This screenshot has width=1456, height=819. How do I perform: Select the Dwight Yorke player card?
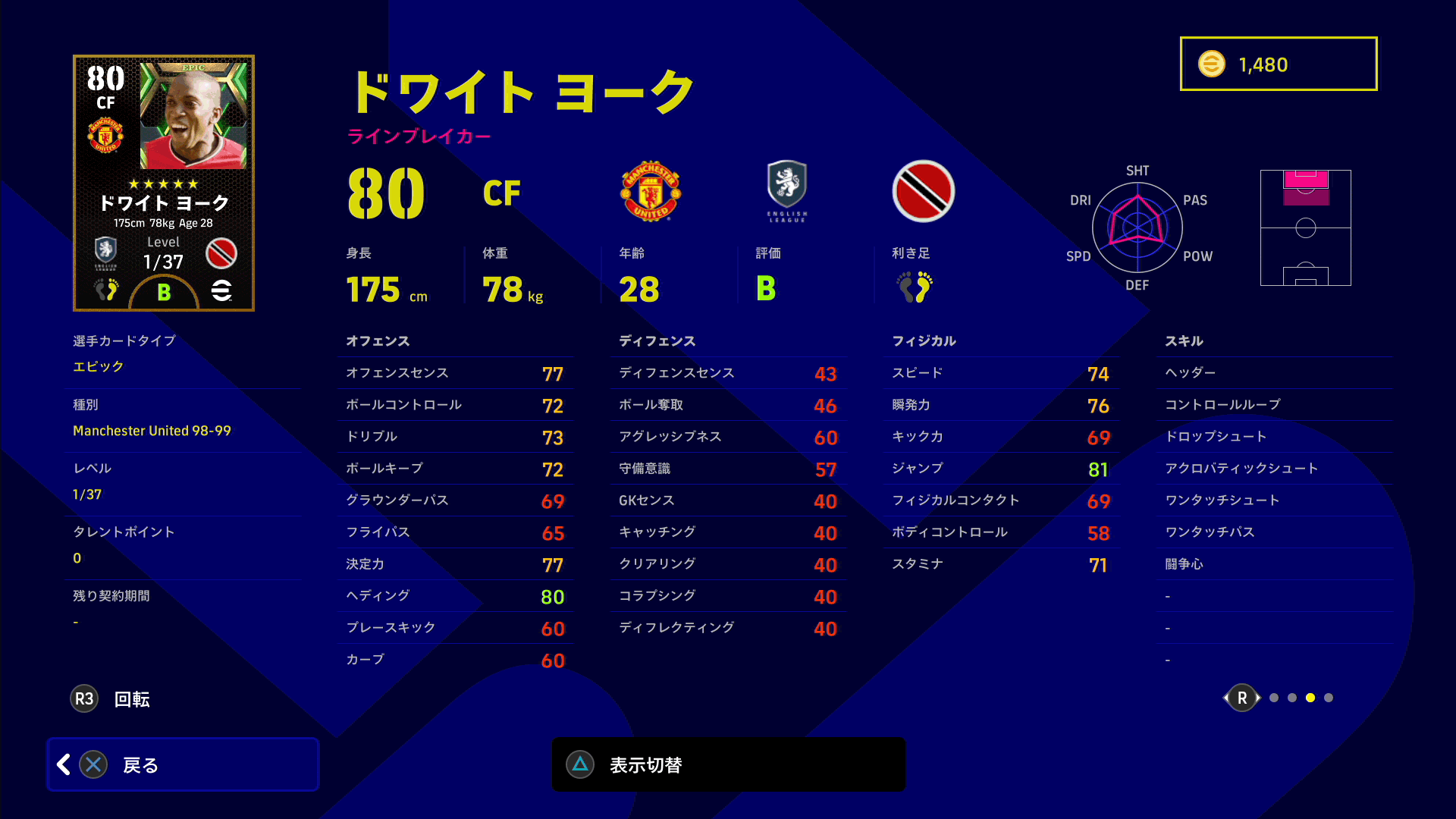(x=164, y=183)
